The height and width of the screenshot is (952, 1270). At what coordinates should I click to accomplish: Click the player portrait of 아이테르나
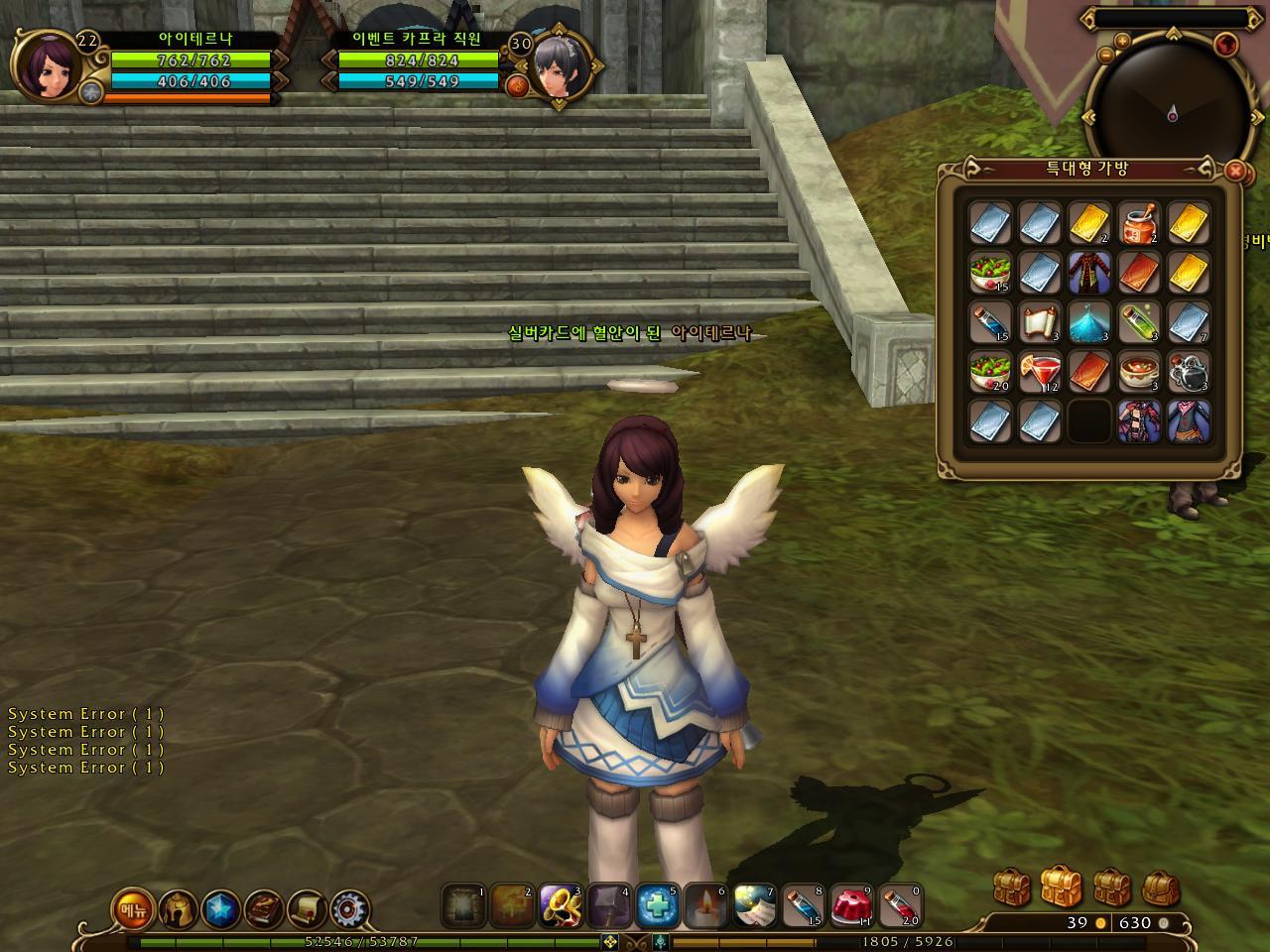(x=46, y=67)
